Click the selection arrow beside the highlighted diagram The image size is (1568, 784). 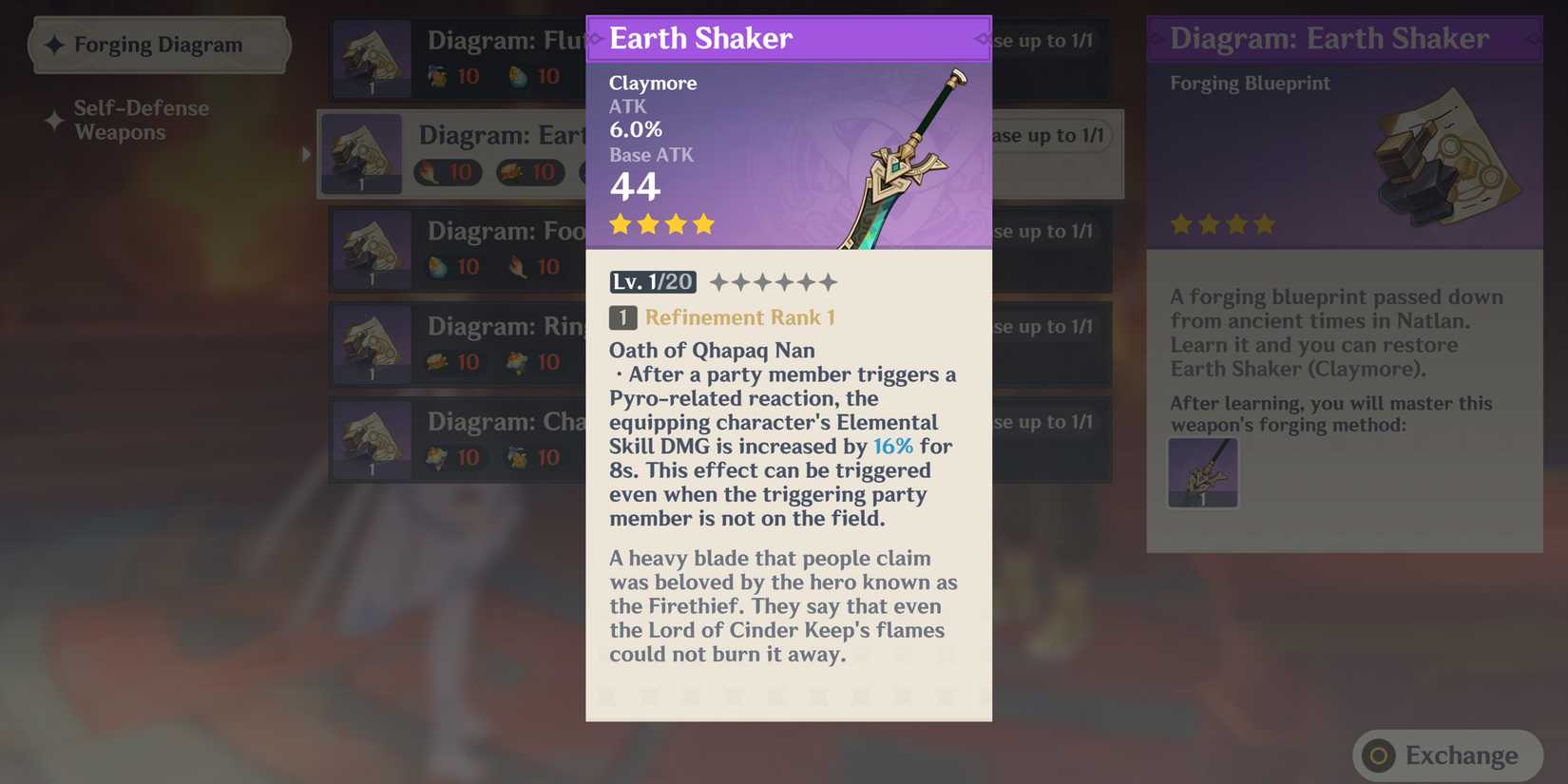(306, 153)
